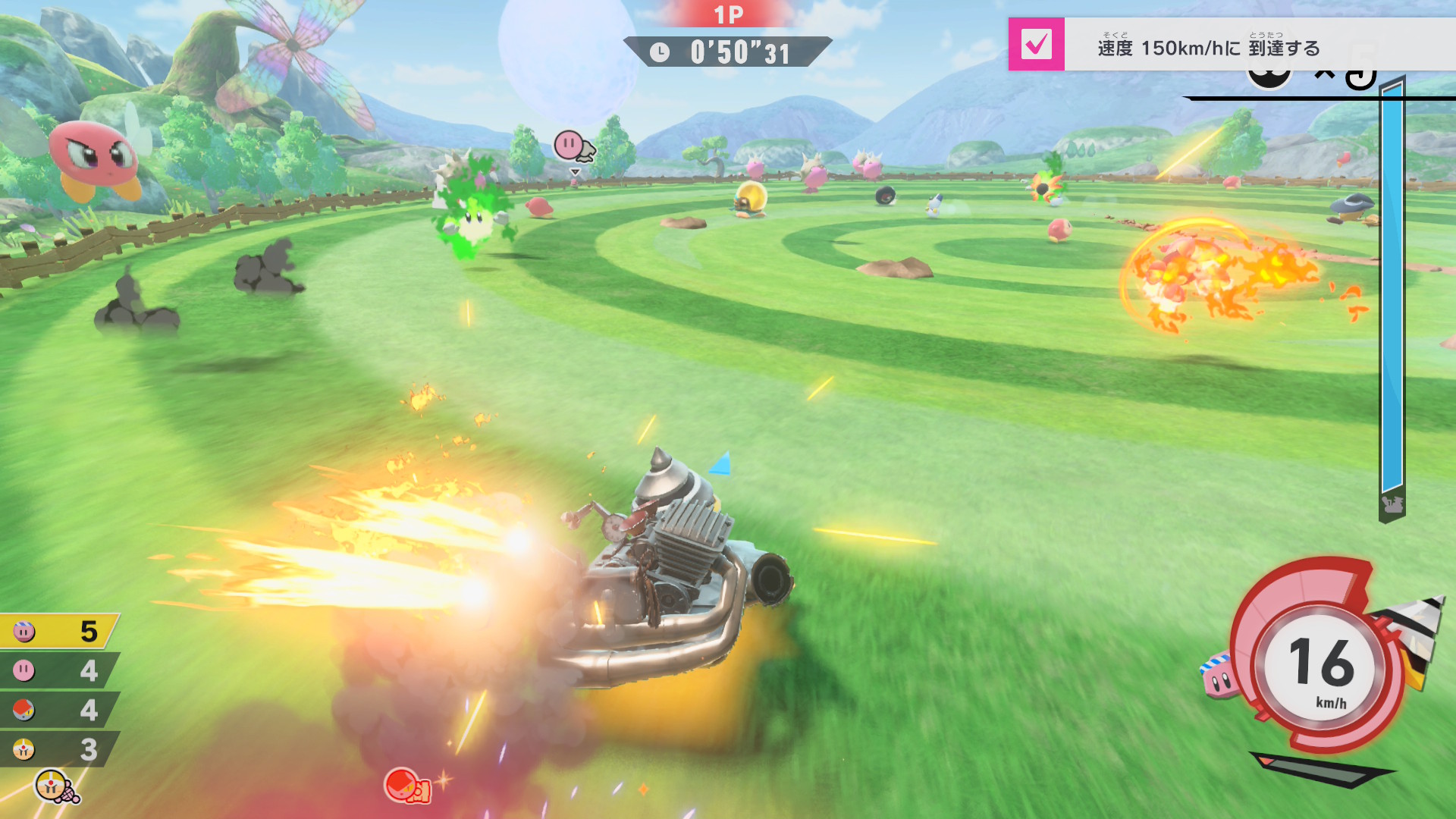Choose the bottom ranking row showing 3
Image resolution: width=1456 pixels, height=819 pixels.
click(x=58, y=749)
